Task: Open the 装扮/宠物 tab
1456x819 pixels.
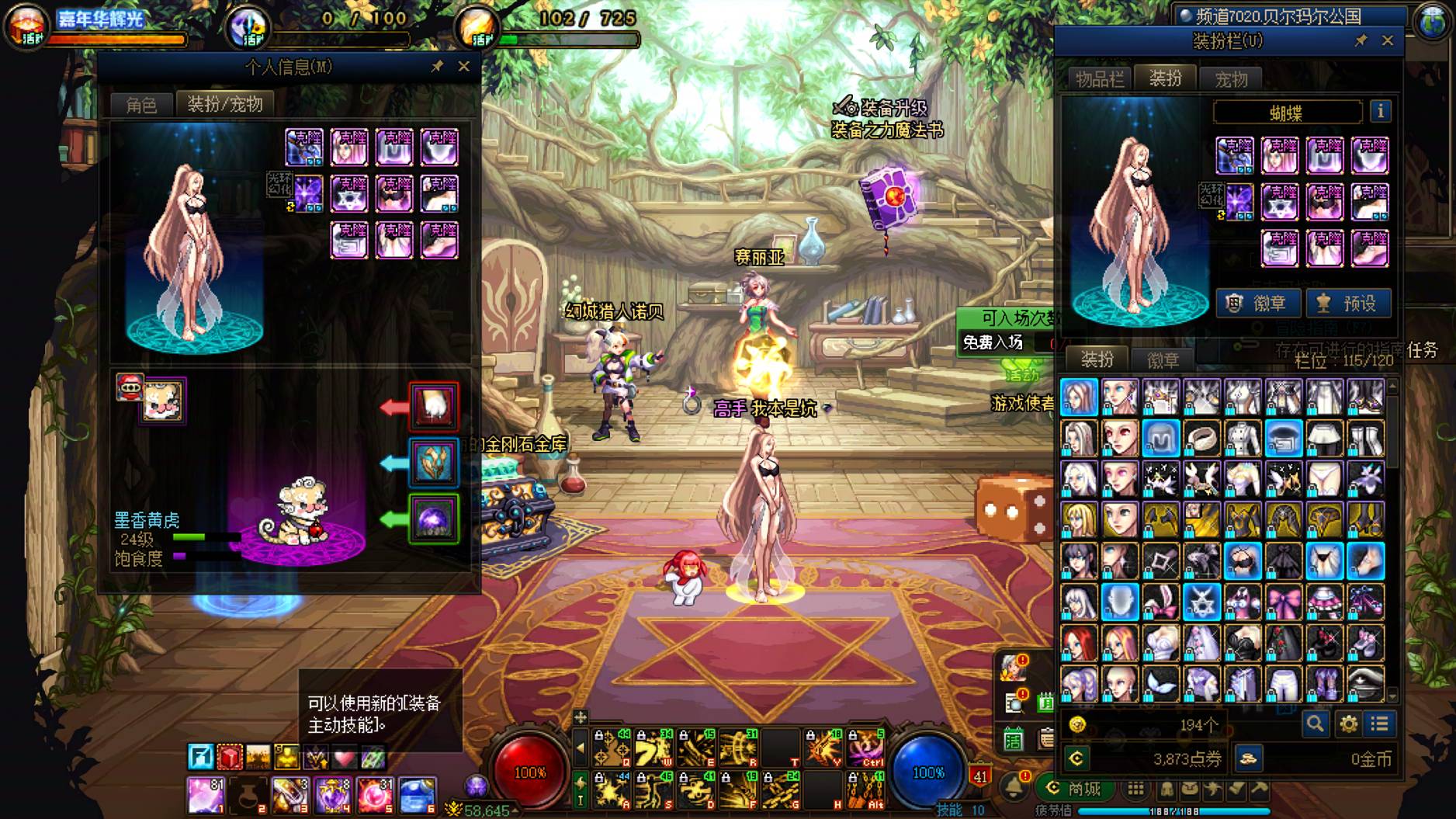Action: click(225, 104)
